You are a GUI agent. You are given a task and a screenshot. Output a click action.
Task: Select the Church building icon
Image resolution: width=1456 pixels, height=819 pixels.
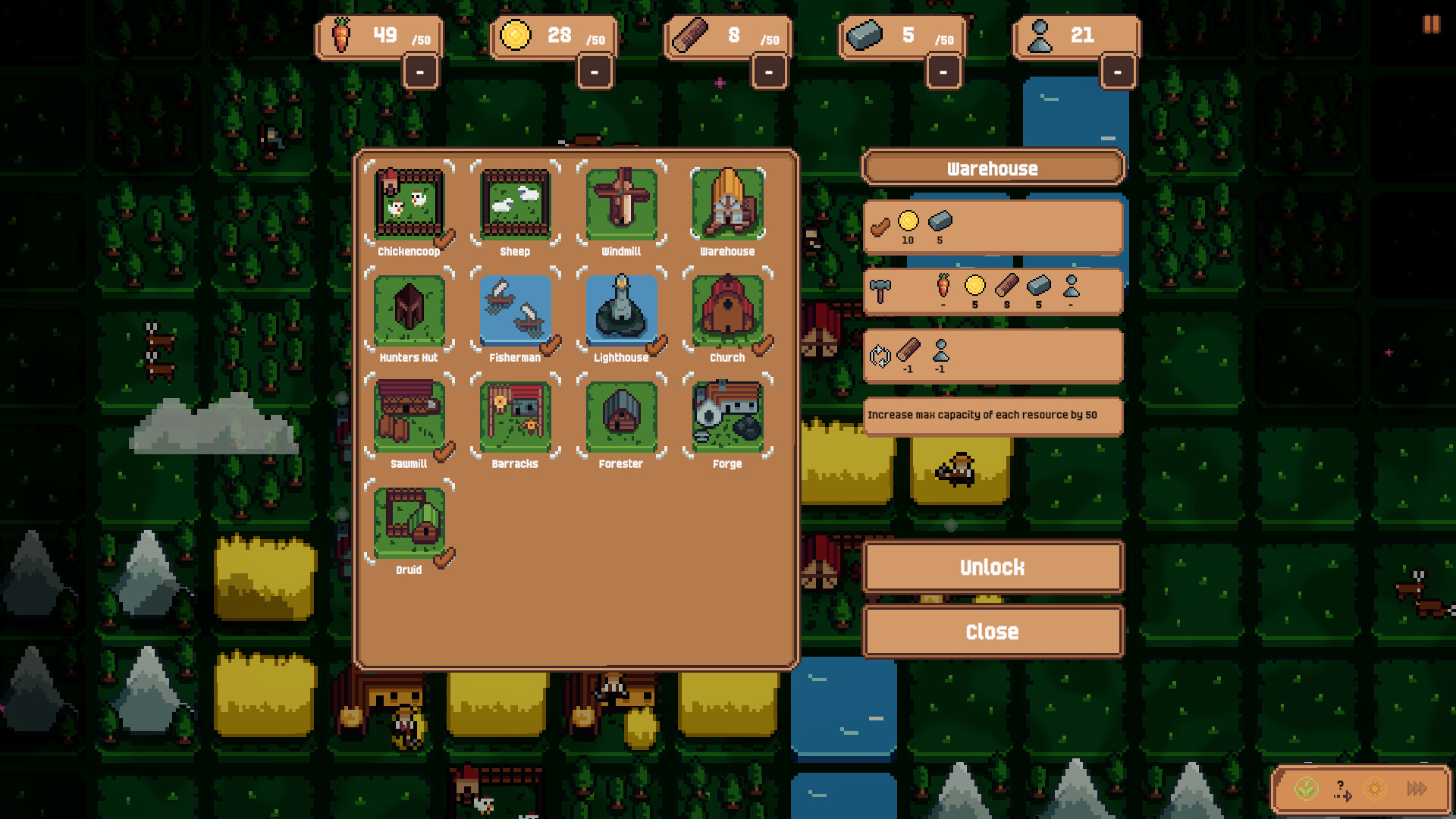pyautogui.click(x=726, y=311)
